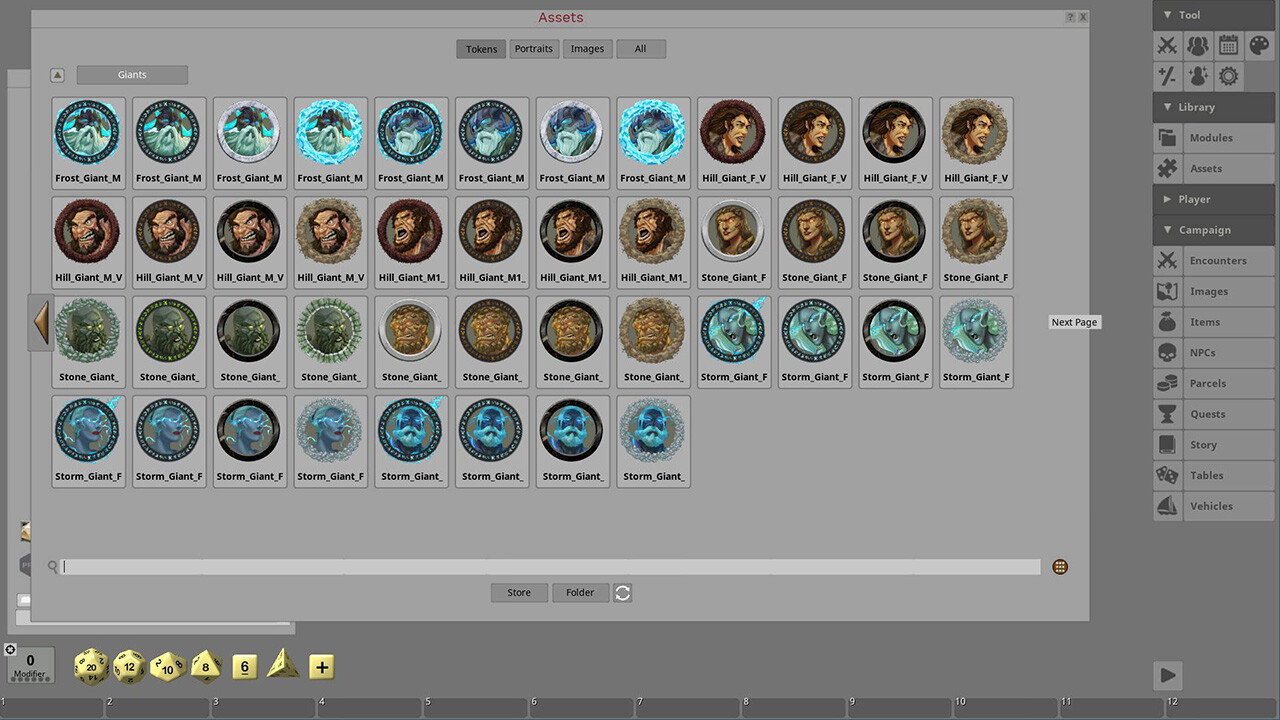Click the plus/minus modifiers tool

[1167, 76]
